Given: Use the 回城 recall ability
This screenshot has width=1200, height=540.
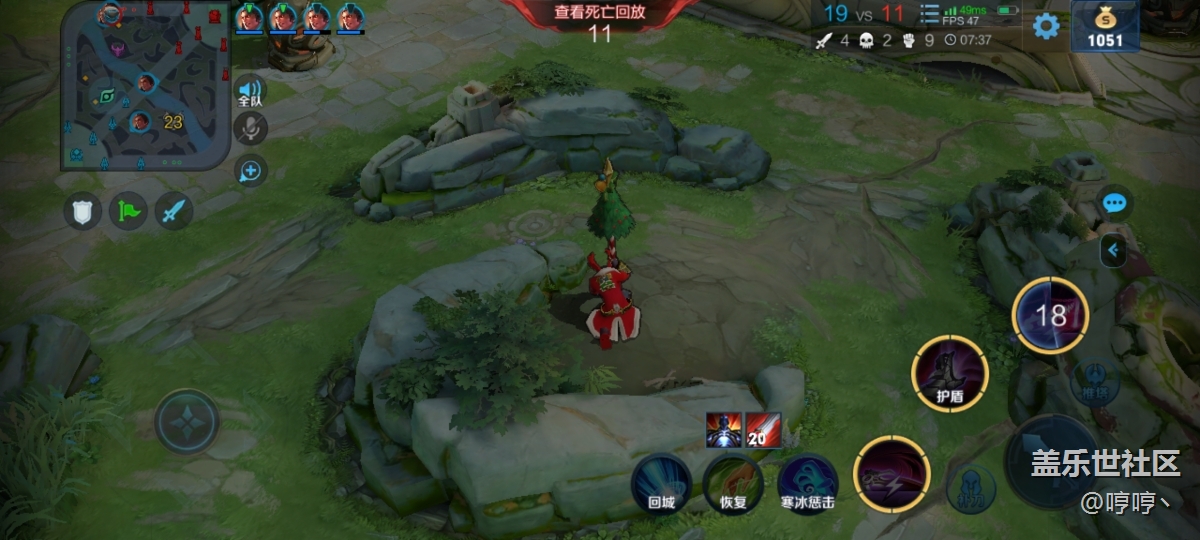Looking at the screenshot, I should [x=662, y=483].
